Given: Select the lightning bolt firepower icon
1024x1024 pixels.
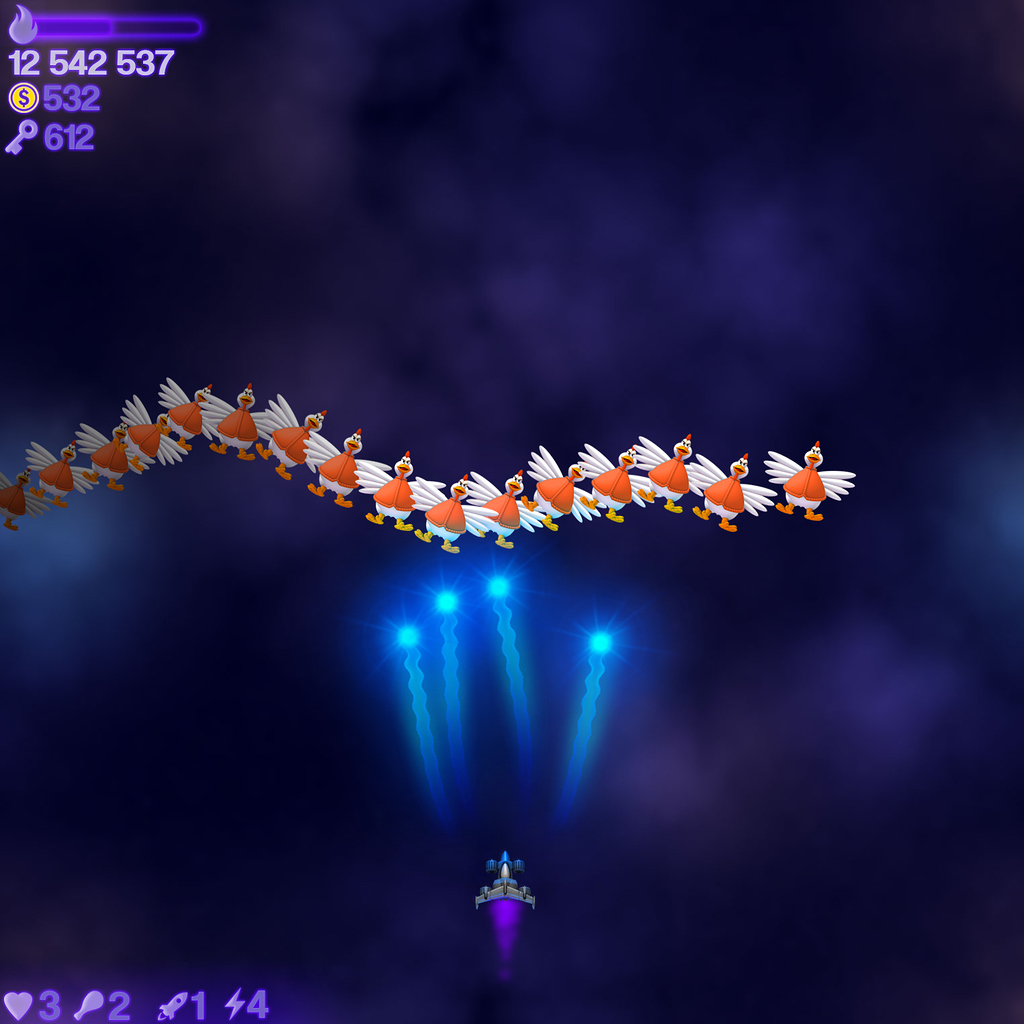Looking at the screenshot, I should 234,1004.
